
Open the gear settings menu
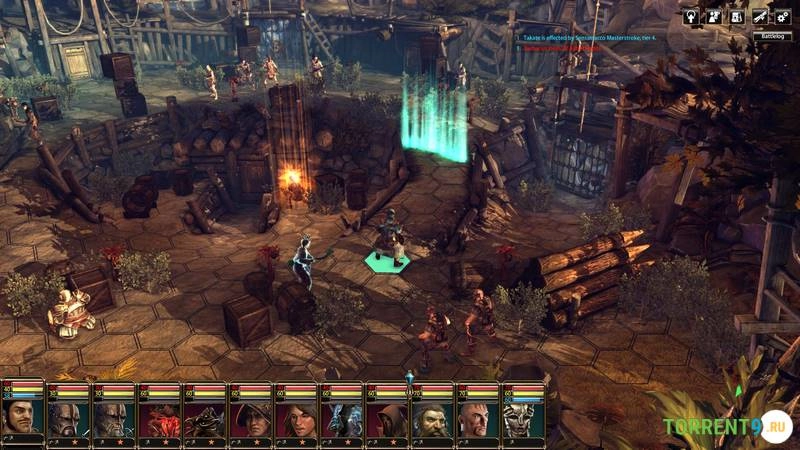point(783,17)
